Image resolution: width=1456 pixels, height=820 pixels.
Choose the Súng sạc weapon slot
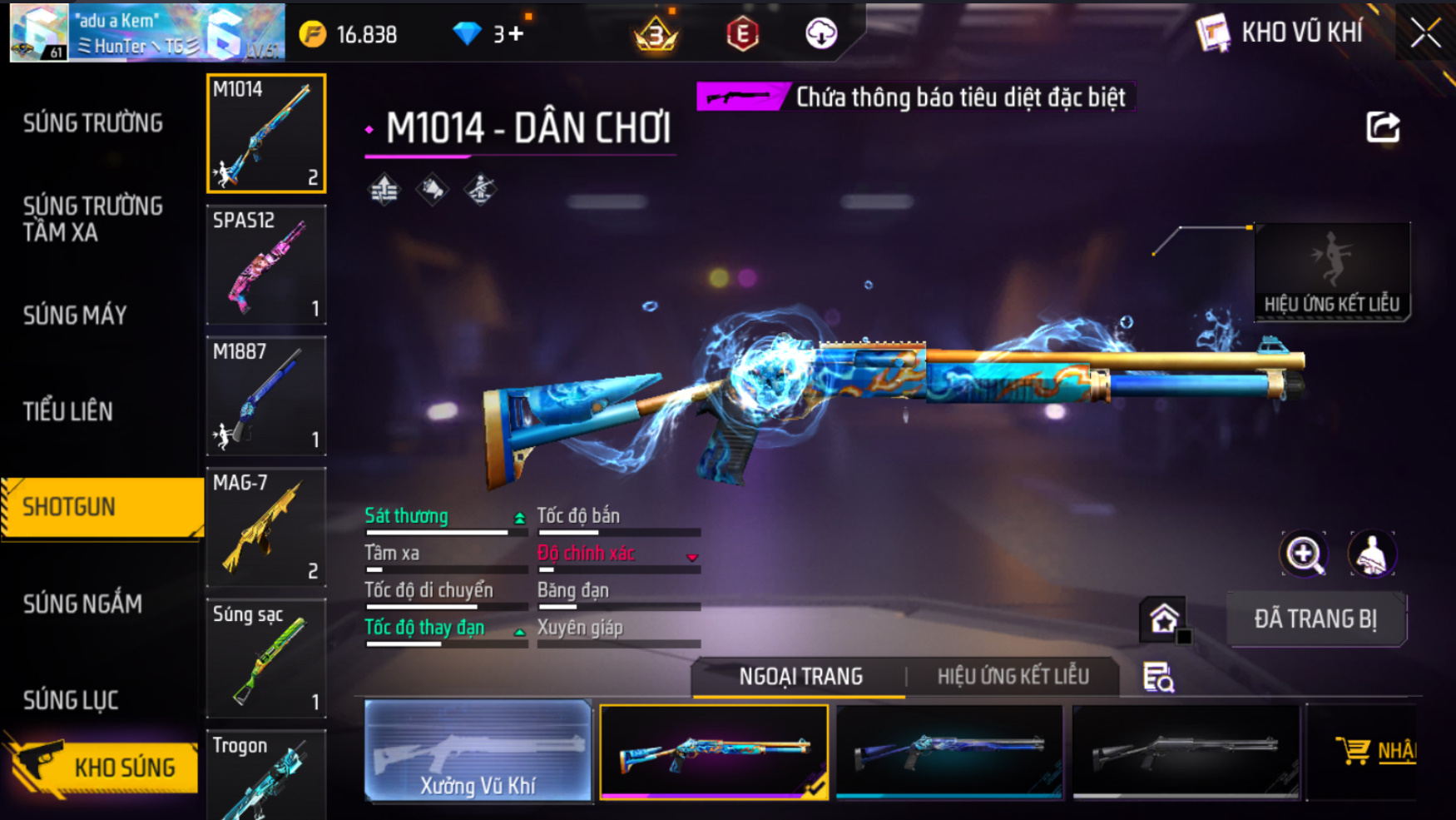[x=266, y=658]
